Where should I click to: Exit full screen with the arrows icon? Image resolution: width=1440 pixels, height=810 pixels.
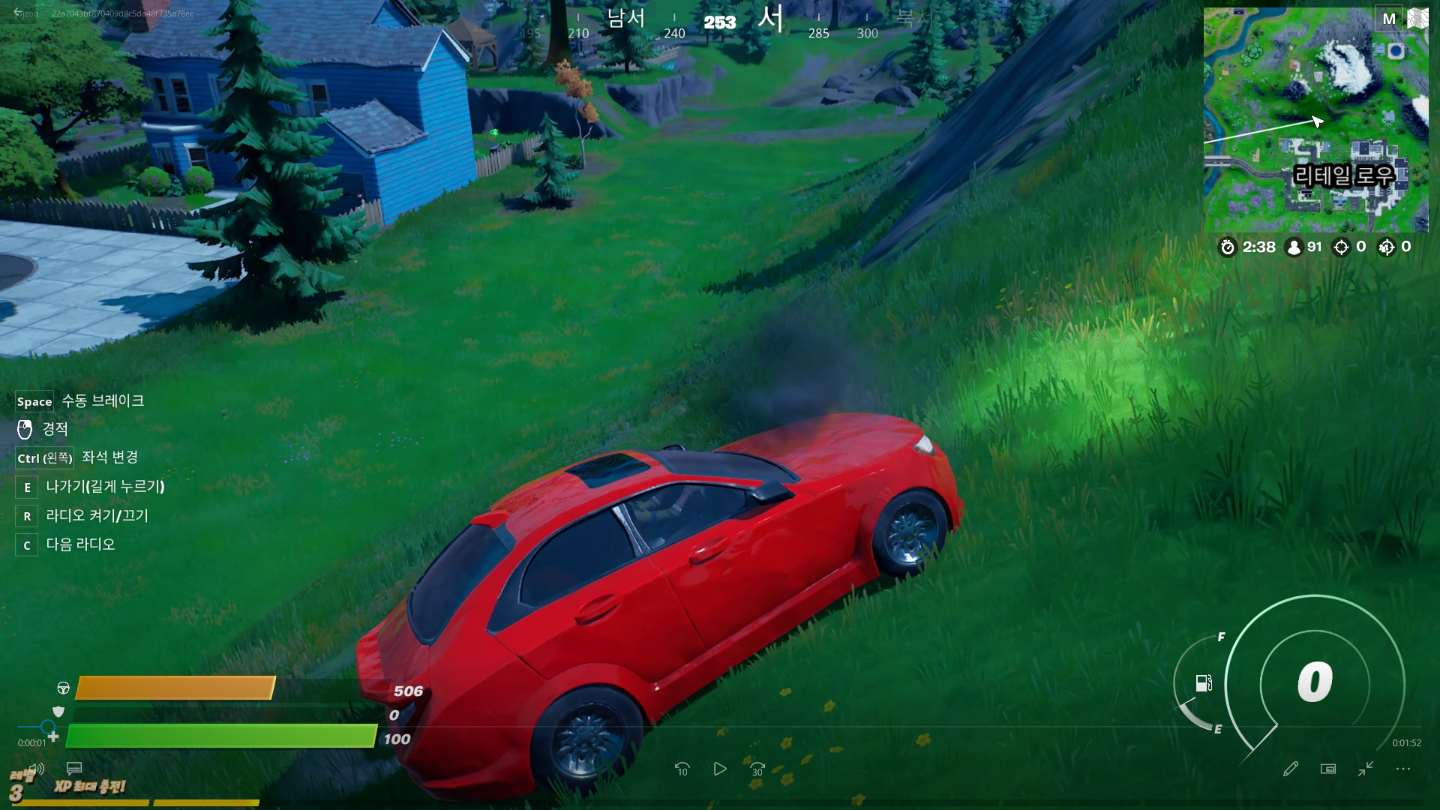click(x=1366, y=769)
